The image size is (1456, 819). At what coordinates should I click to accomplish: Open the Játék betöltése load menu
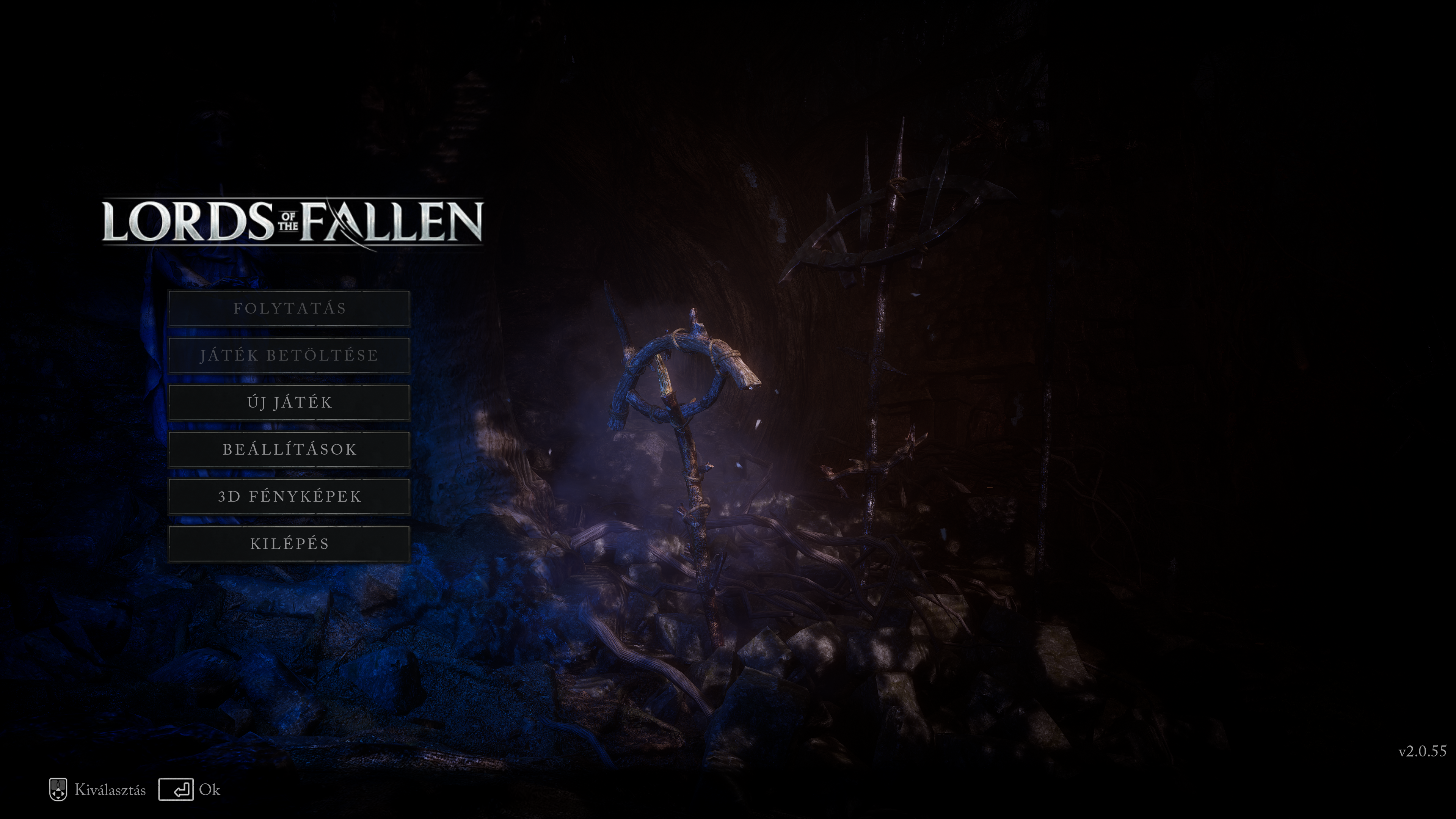tap(289, 355)
